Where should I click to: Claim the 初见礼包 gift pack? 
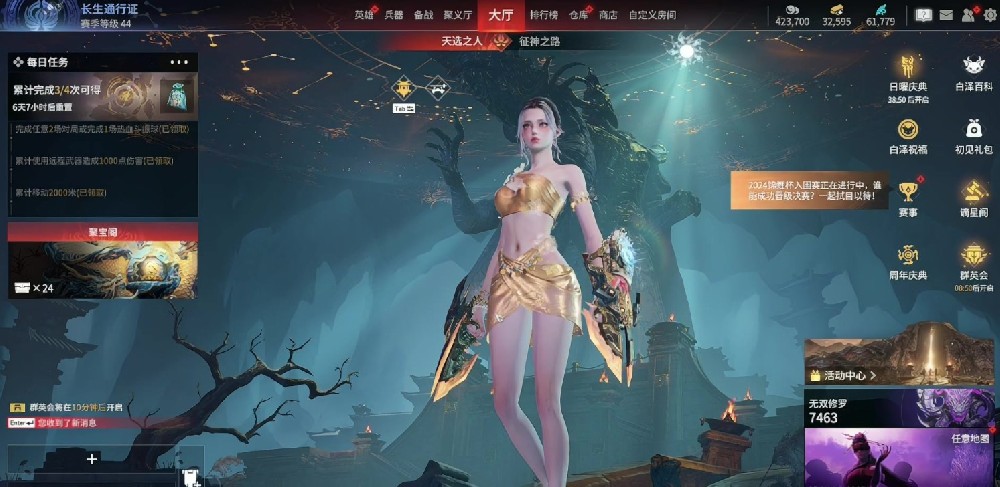point(973,133)
